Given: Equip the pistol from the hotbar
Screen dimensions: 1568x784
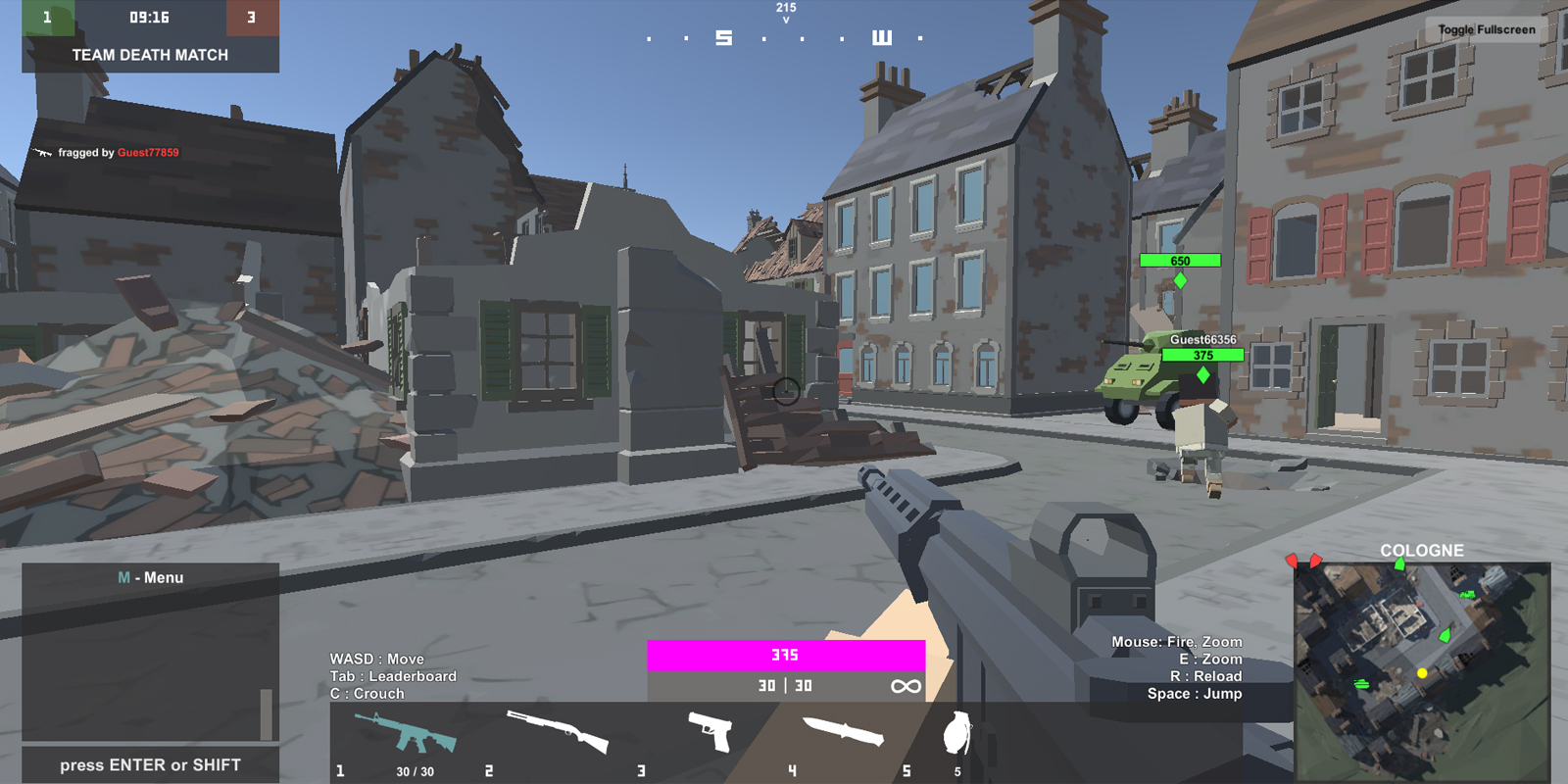Looking at the screenshot, I should pos(710,732).
